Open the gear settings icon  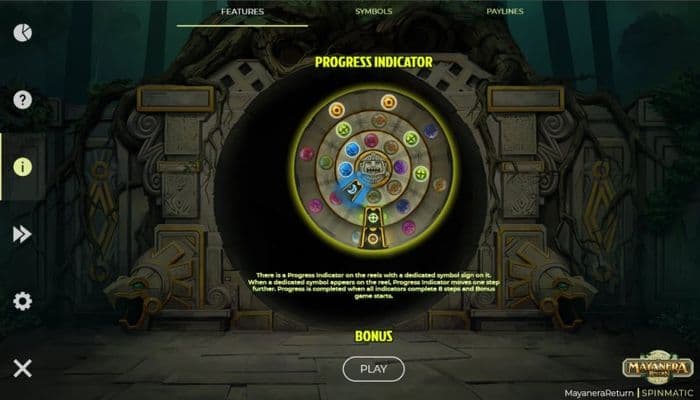pos(22,301)
